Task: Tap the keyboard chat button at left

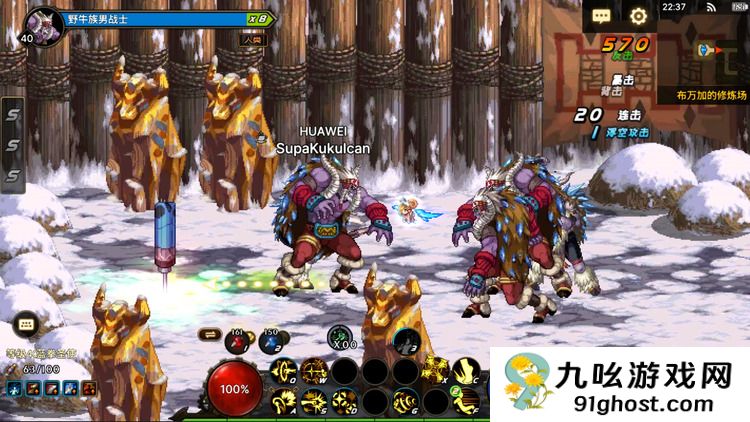Action: (x=26, y=325)
